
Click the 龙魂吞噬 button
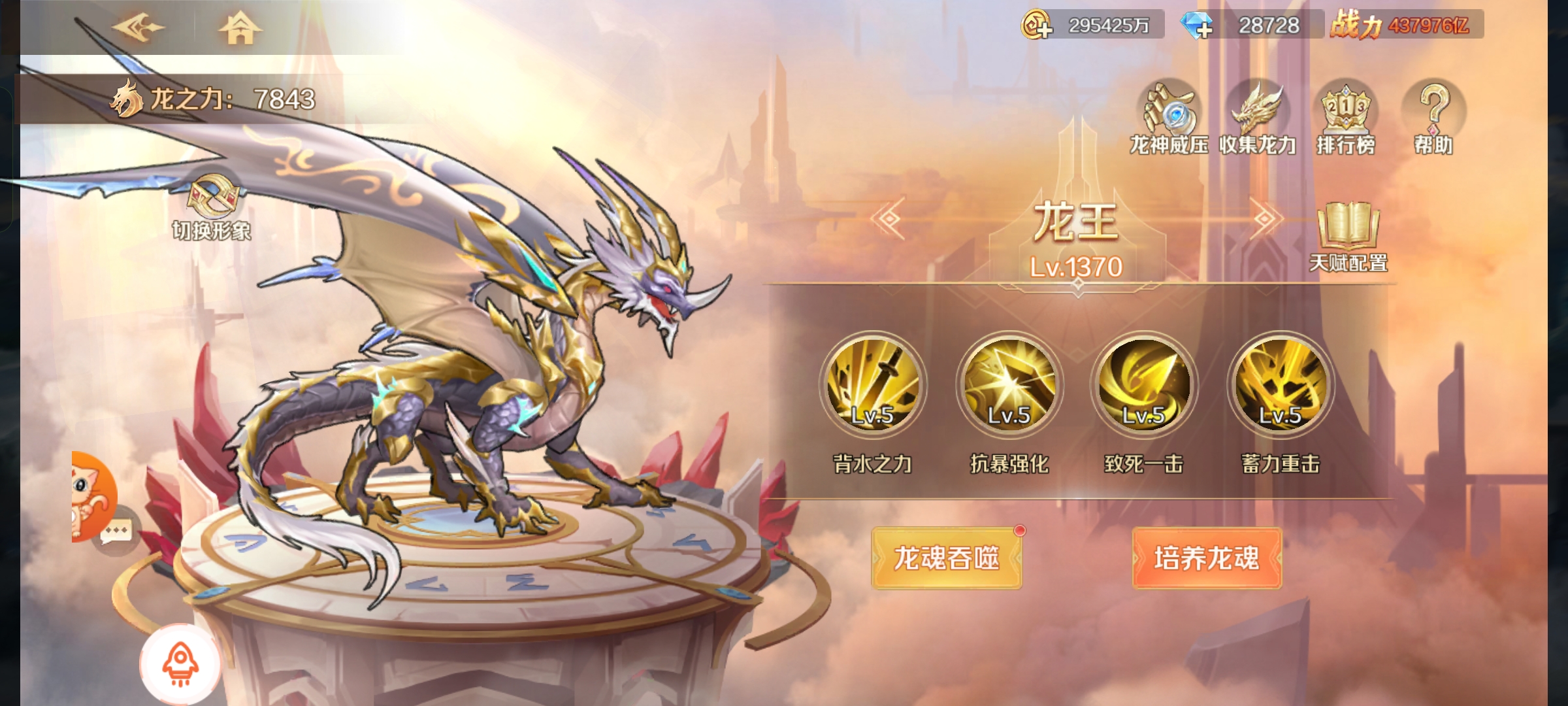point(947,558)
